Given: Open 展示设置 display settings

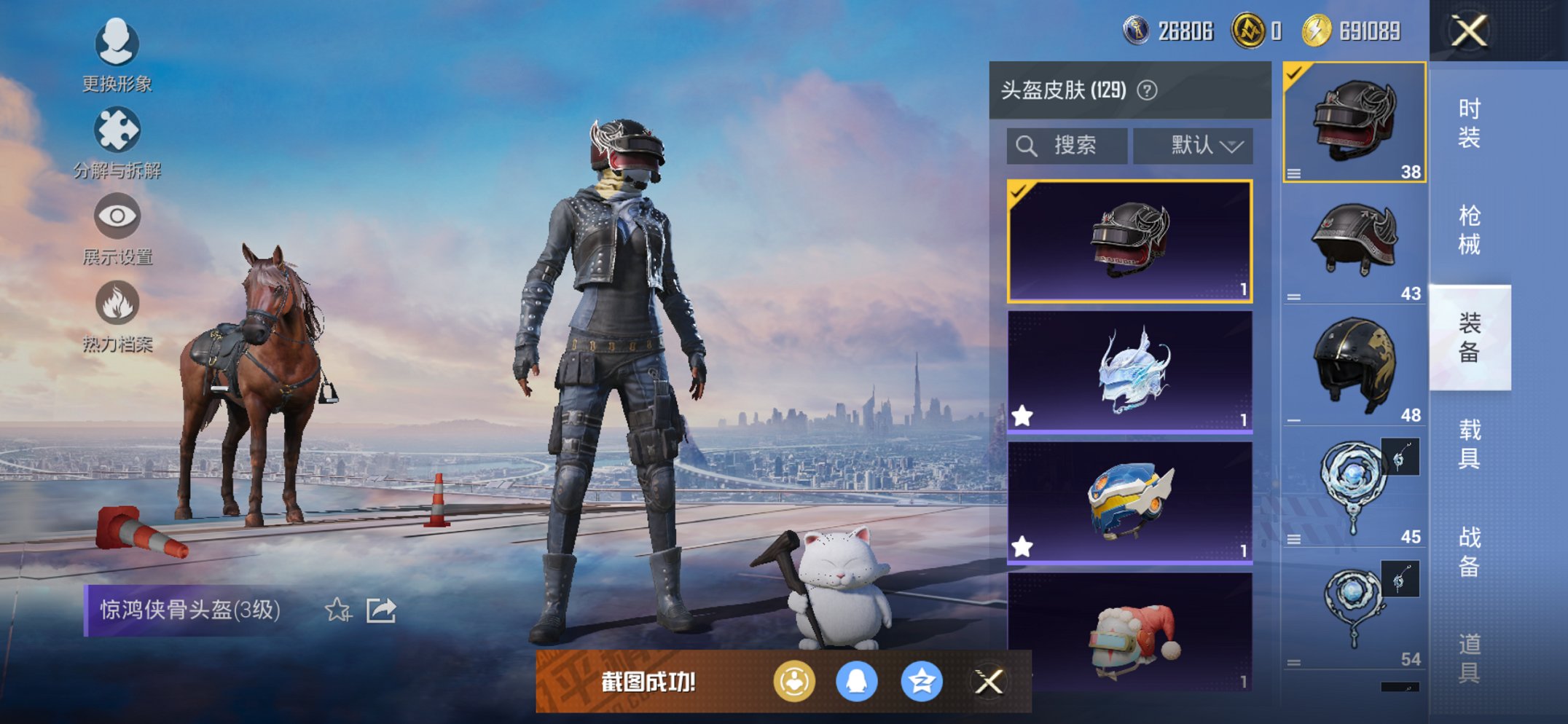Looking at the screenshot, I should 117,216.
